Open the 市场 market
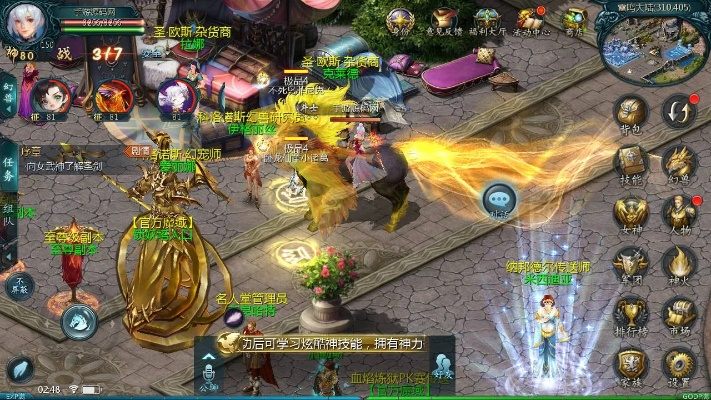711x400 pixels. click(x=680, y=313)
